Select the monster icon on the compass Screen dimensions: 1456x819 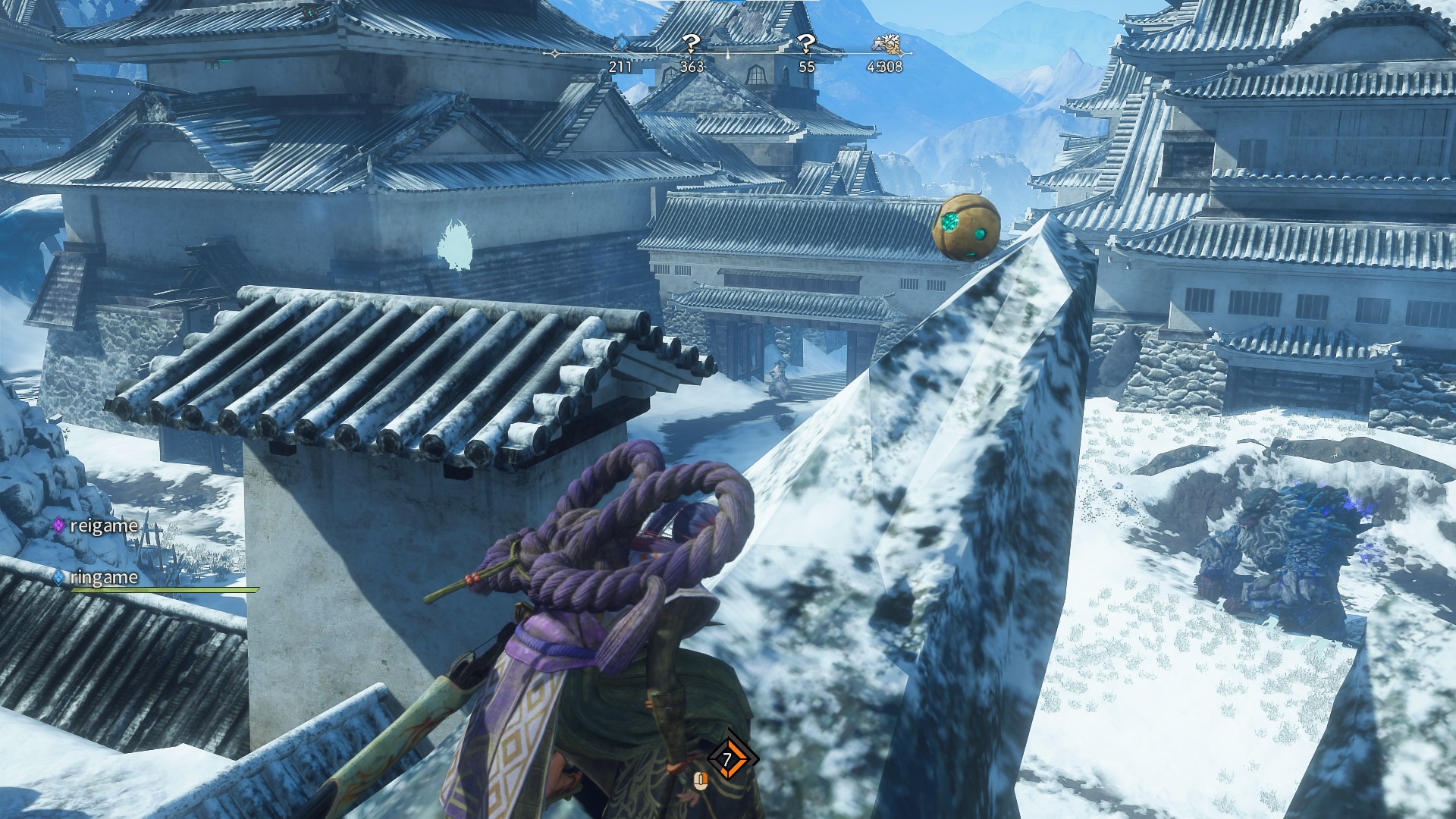pos(885,44)
